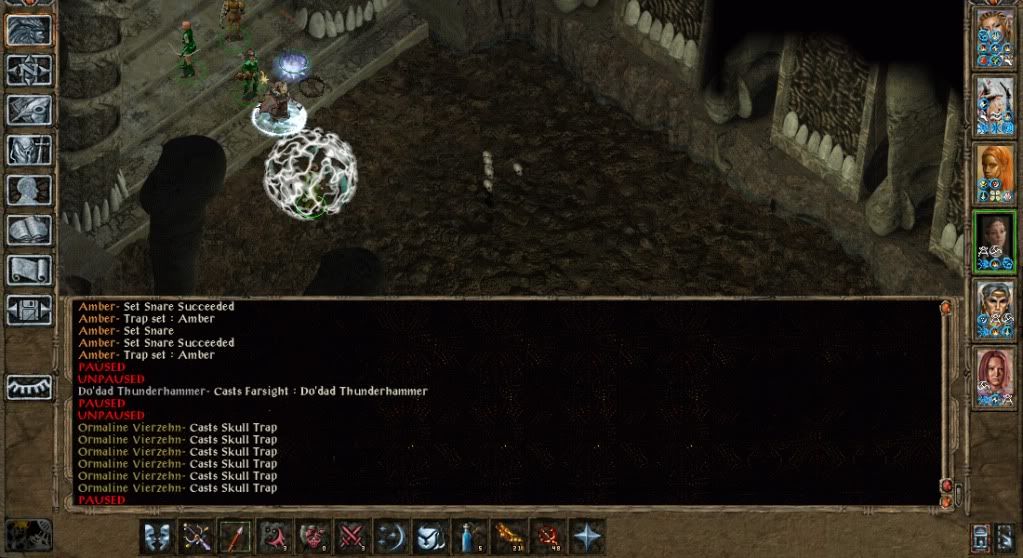Select the green-highlighted character portrait
Screen dimensions: 1023x558
pyautogui.click(x=996, y=240)
